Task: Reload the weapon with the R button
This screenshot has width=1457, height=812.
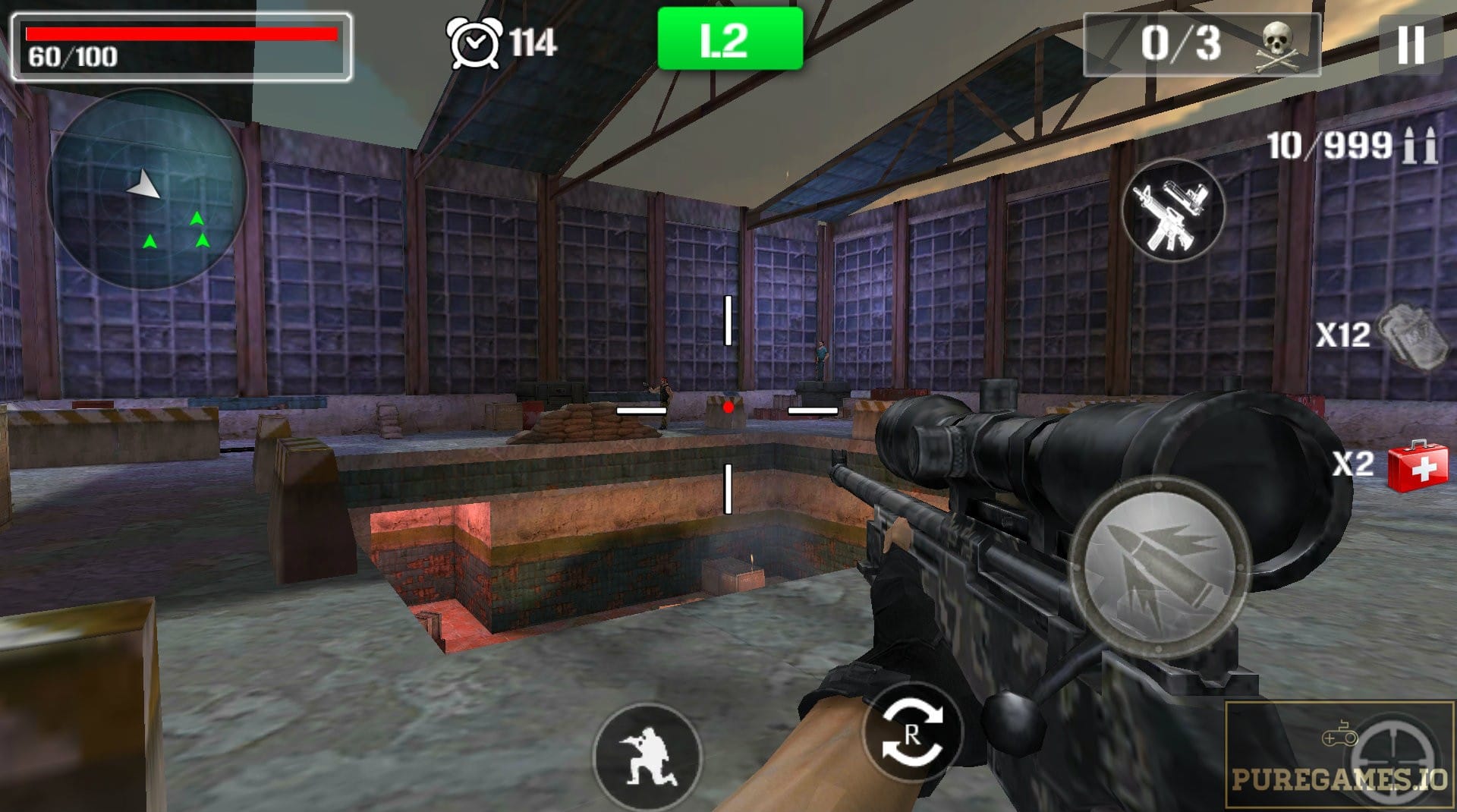Action: pos(912,734)
